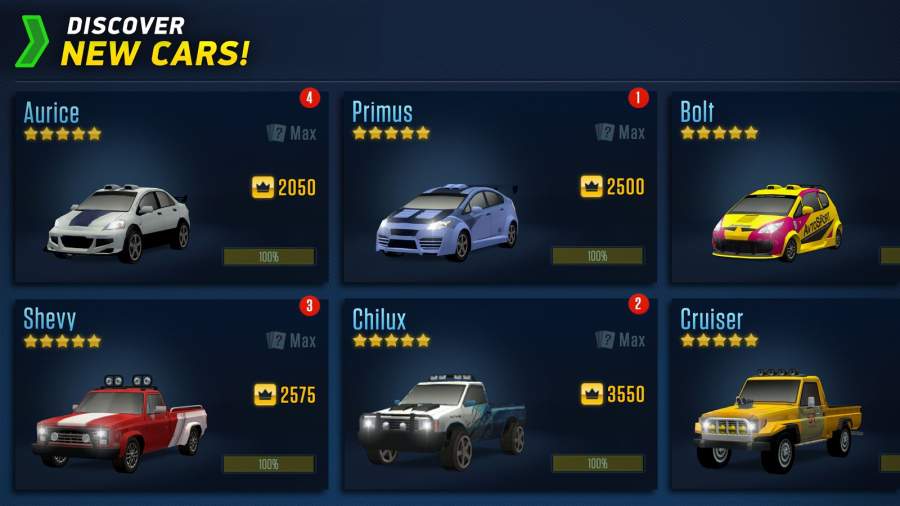
Task: Choose the Primus car card
Action: click(x=499, y=188)
